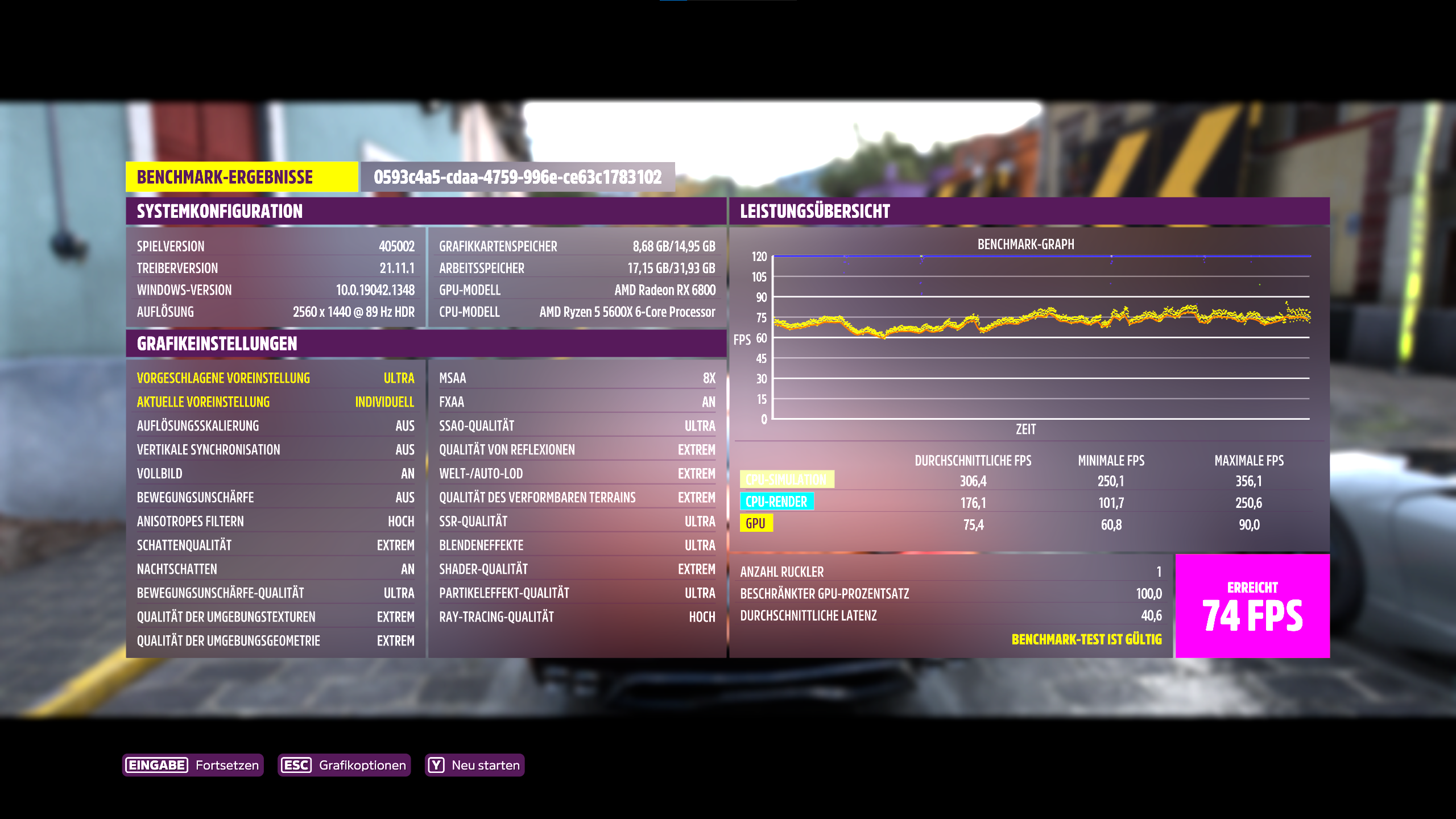Open the AKTUELLE VOREINSTELLUNG INDIVIDUELL selector
Image resolution: width=1456 pixels, height=819 pixels.
[276, 402]
